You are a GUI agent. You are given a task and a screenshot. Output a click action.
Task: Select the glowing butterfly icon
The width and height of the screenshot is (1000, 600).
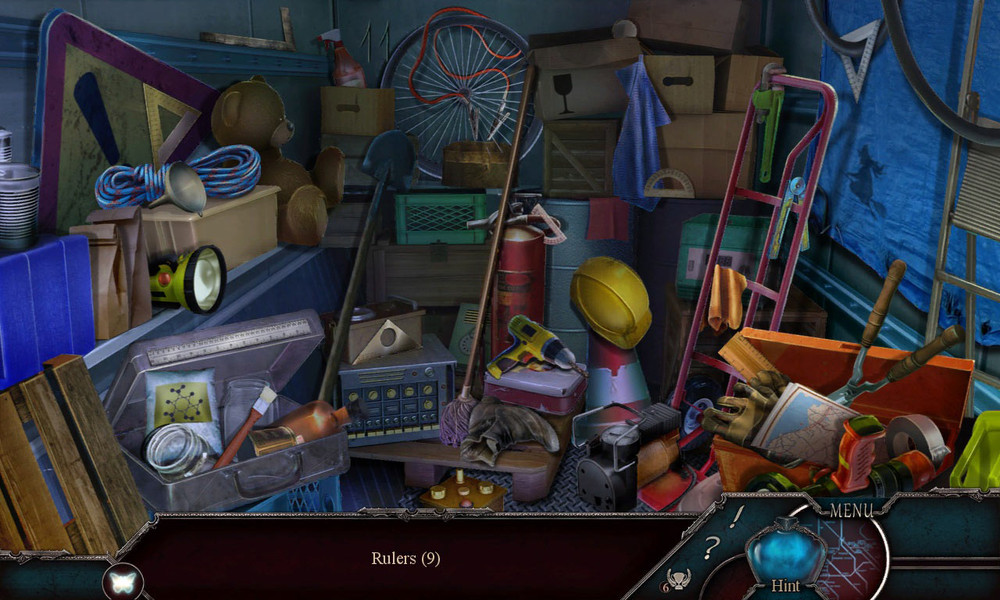click(x=123, y=581)
